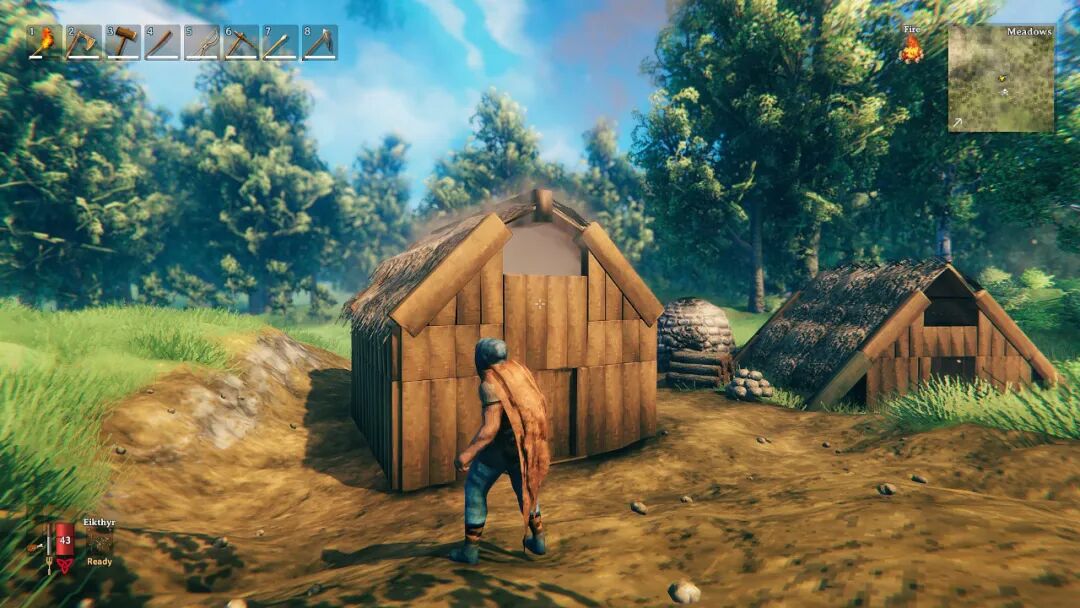The height and width of the screenshot is (608, 1080).
Task: Click the Fire status effect icon
Action: [910, 49]
